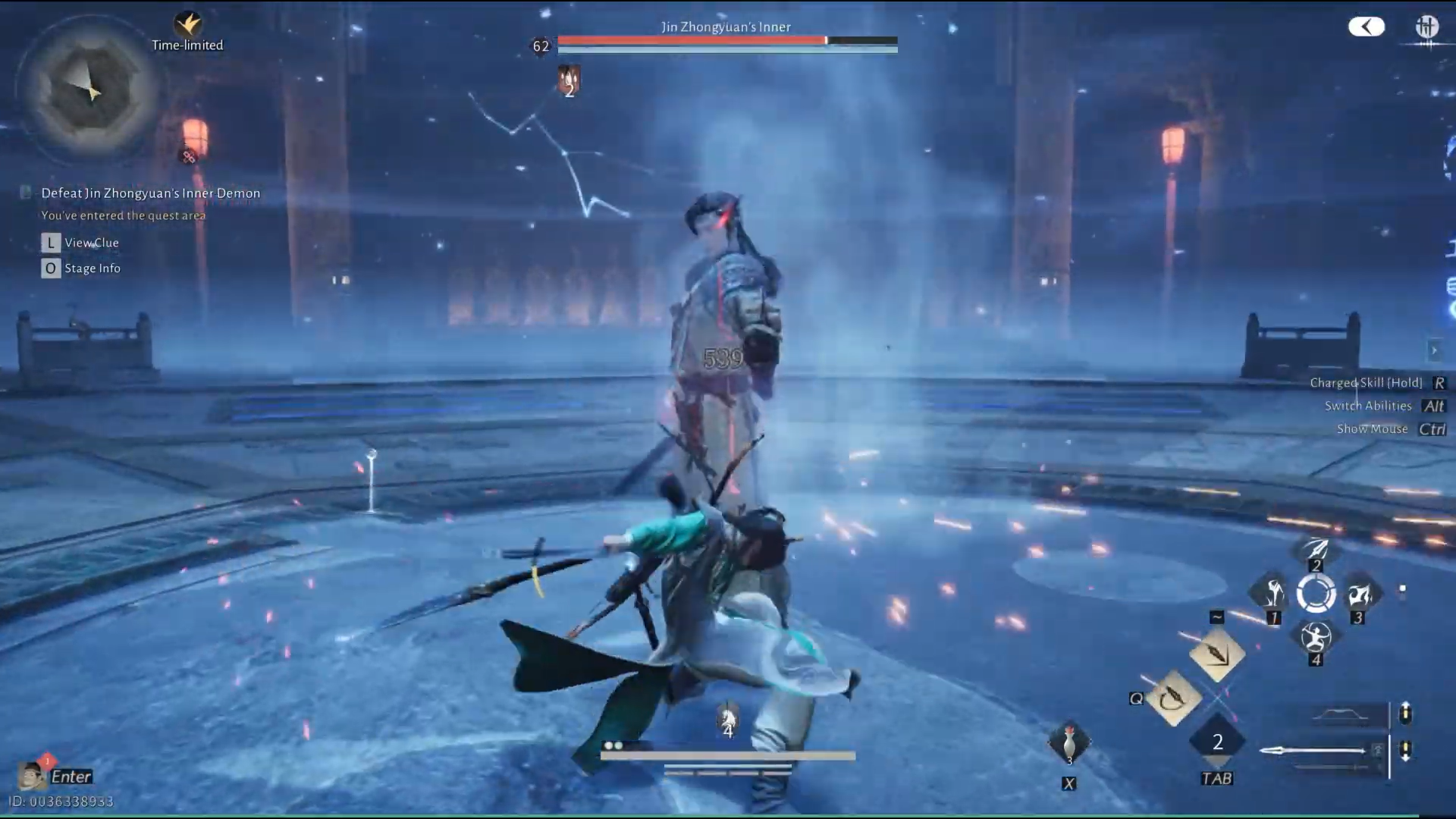This screenshot has width=1456, height=819.
Task: Select the bow weapon slot
Action: point(1341,714)
